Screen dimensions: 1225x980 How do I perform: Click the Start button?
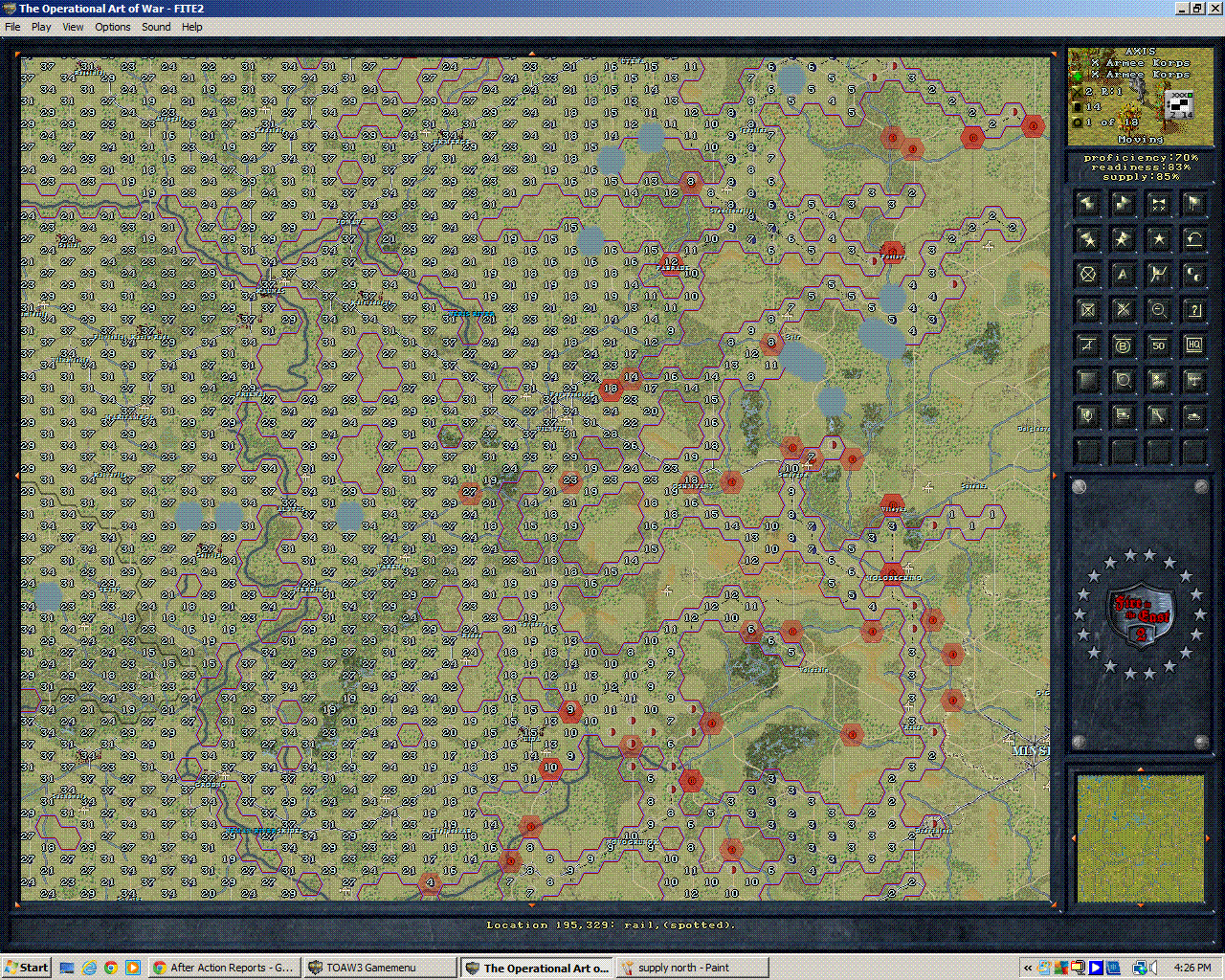click(x=24, y=967)
